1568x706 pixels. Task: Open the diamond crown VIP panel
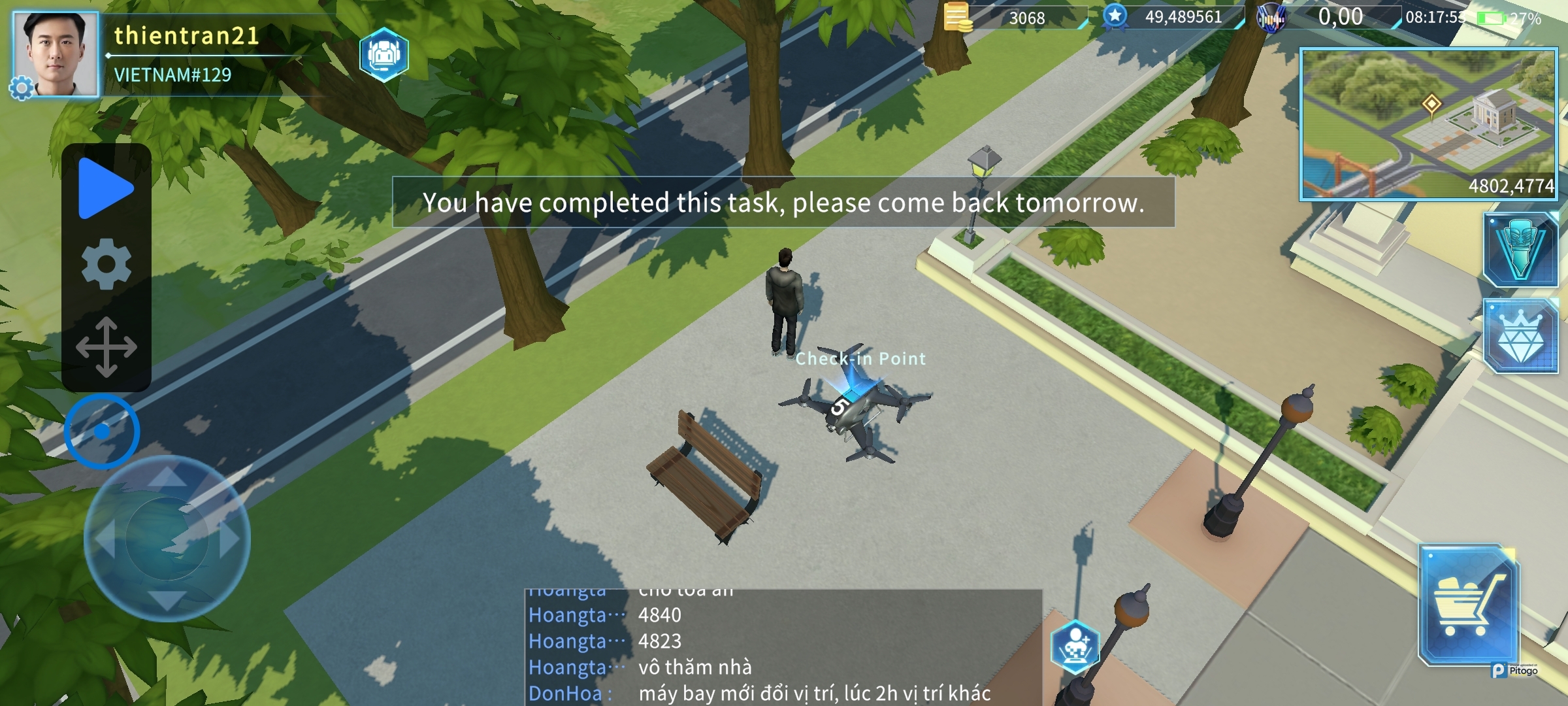click(1520, 336)
